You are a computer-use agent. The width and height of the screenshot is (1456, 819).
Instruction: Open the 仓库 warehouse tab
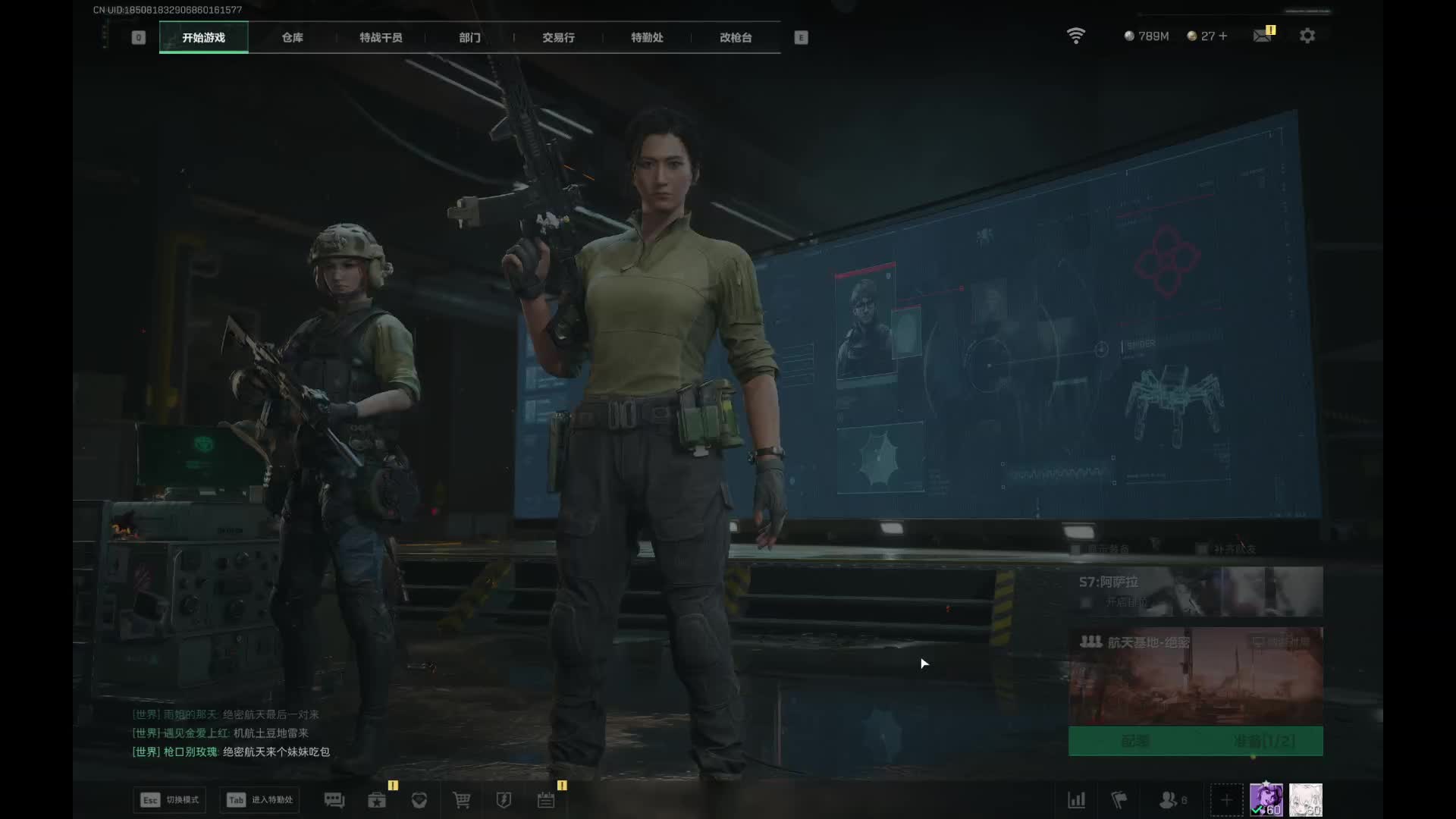(292, 37)
